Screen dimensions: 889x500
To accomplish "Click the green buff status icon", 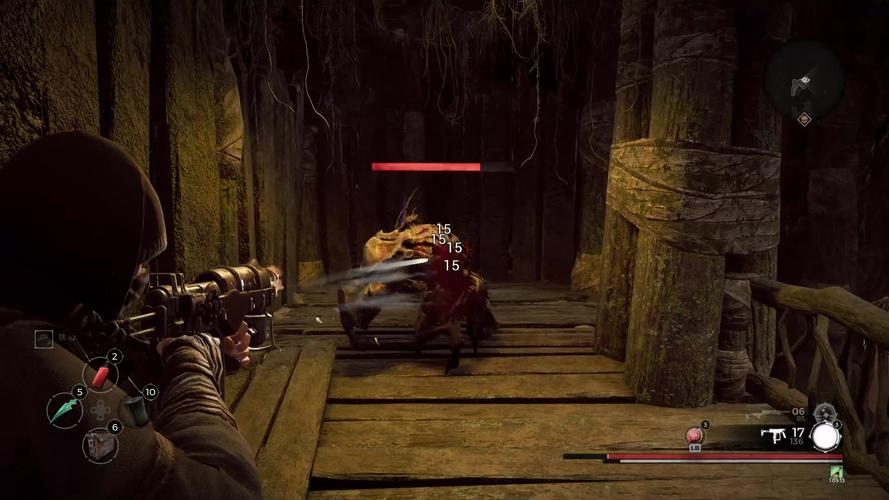I will tap(836, 472).
